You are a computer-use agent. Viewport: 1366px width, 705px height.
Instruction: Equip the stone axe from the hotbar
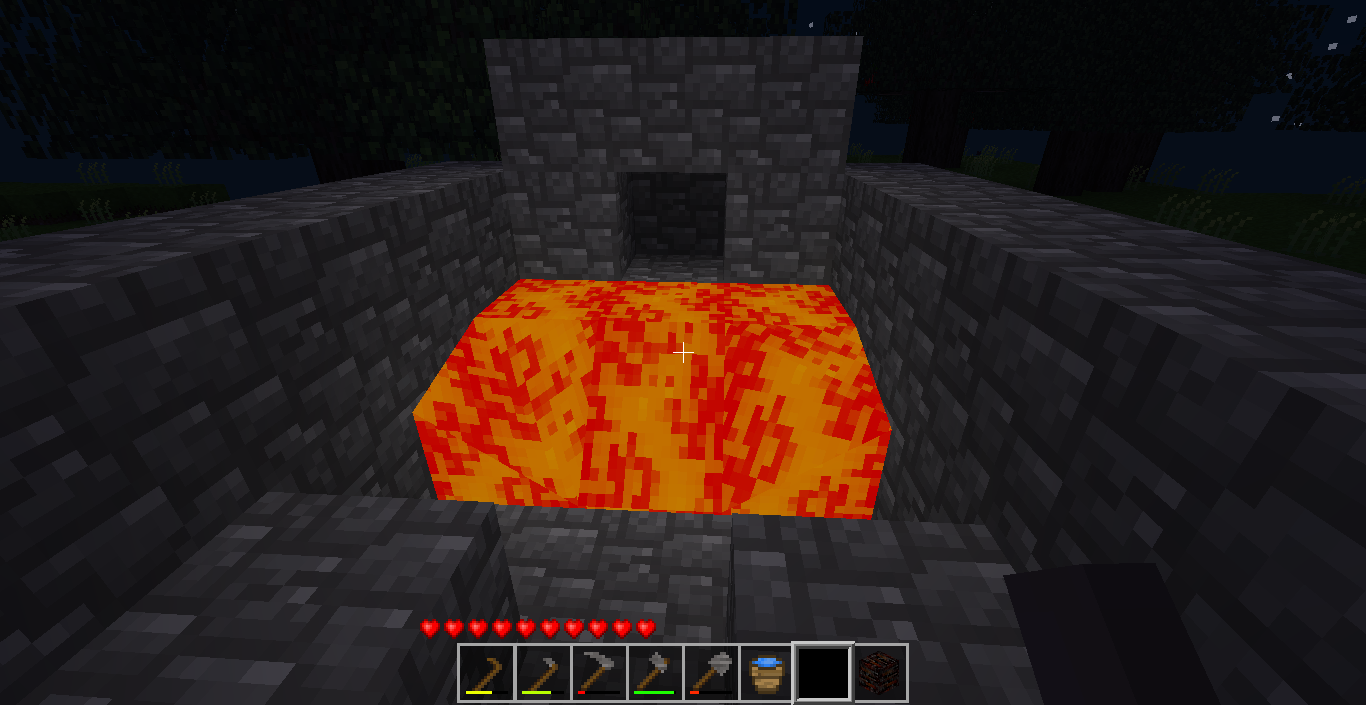pos(655,672)
